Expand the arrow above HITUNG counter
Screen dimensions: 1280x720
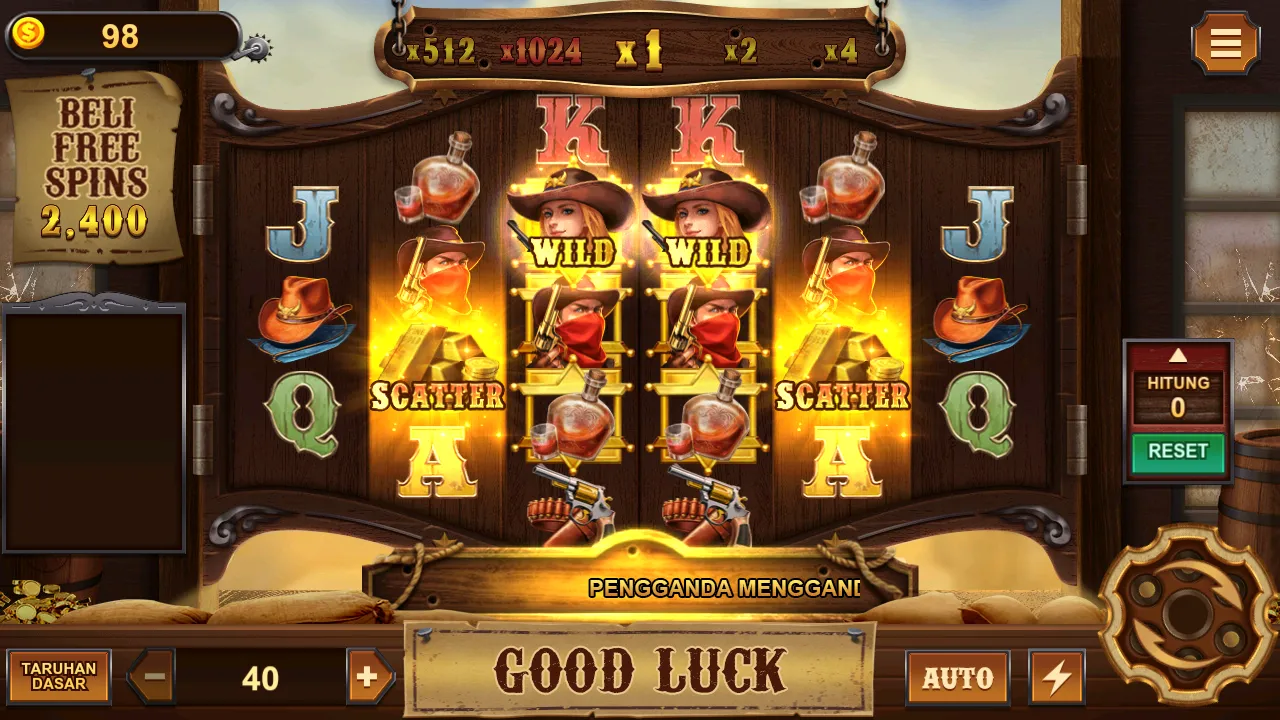1178,357
